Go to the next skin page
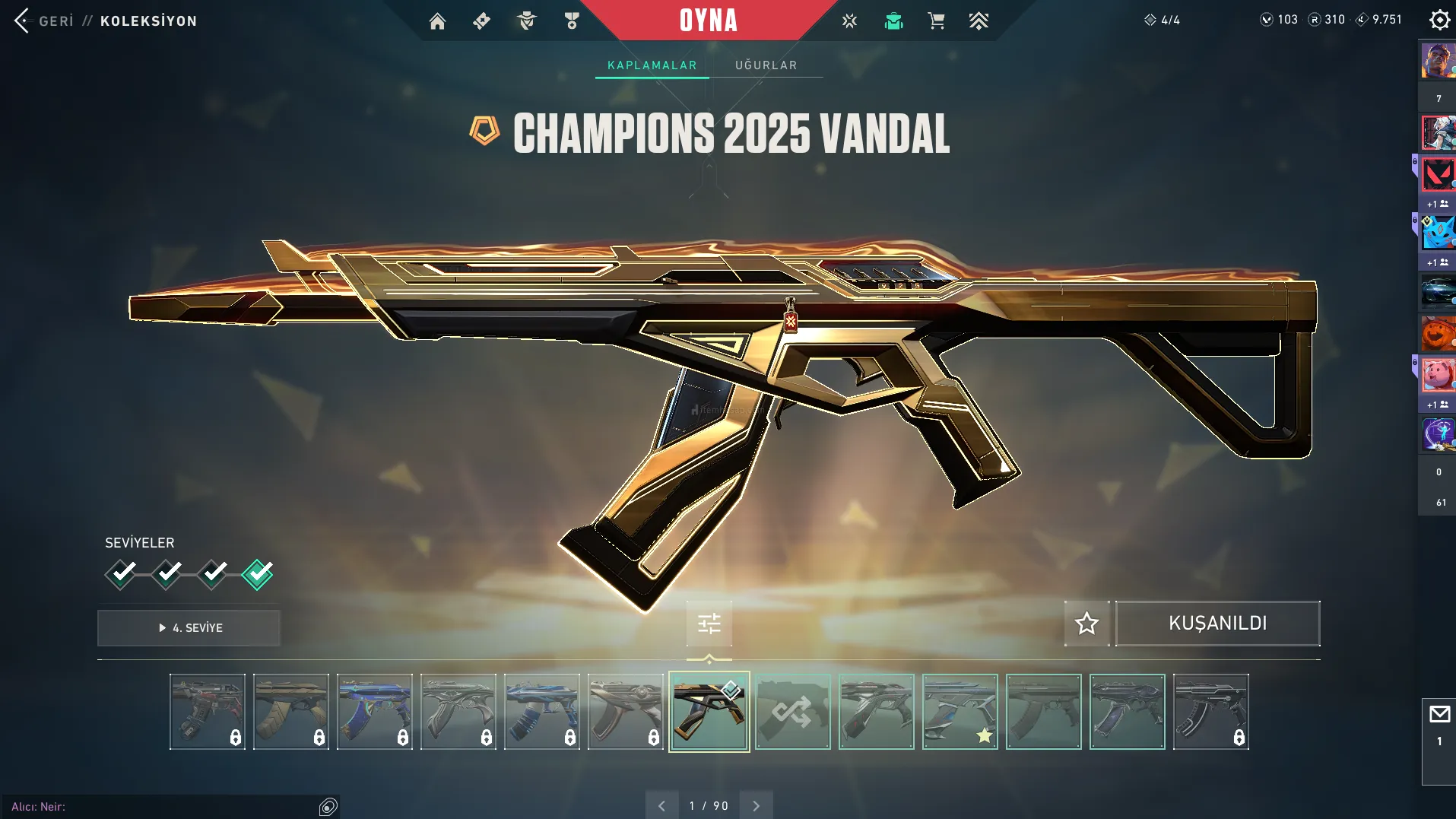The image size is (1456, 819). (x=756, y=805)
